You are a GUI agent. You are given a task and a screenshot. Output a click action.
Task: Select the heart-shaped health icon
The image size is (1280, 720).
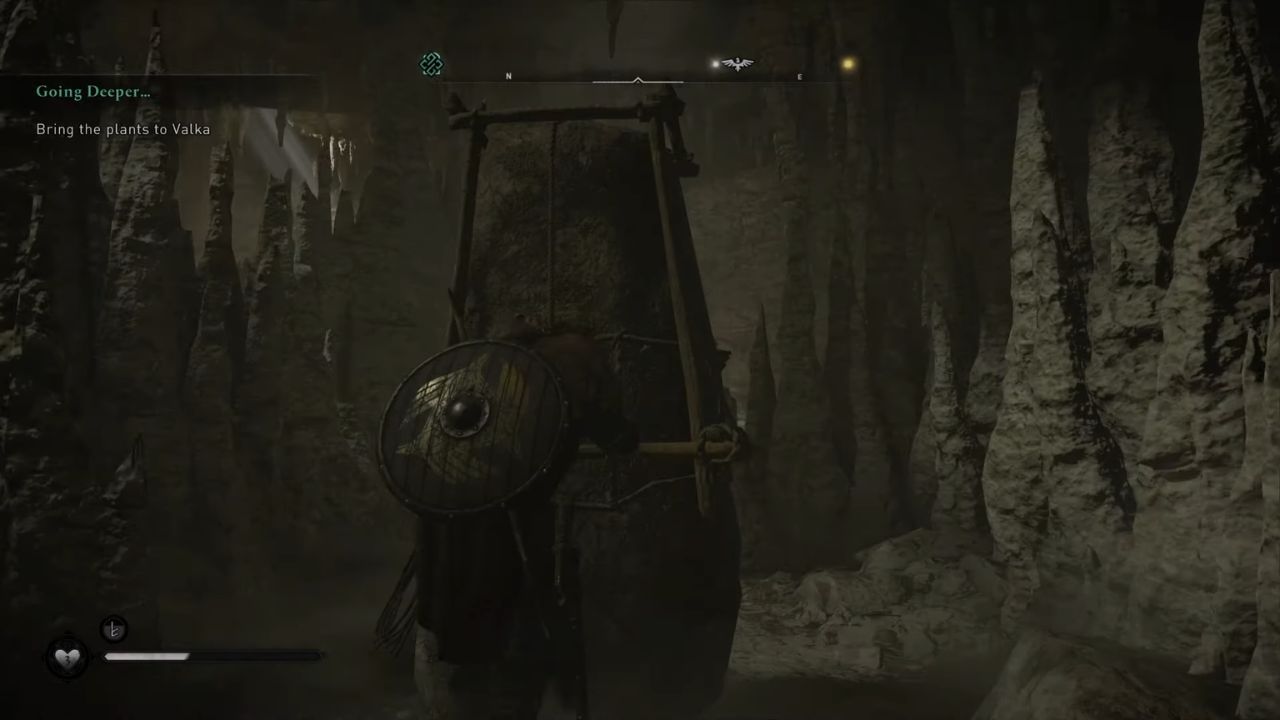click(66, 656)
